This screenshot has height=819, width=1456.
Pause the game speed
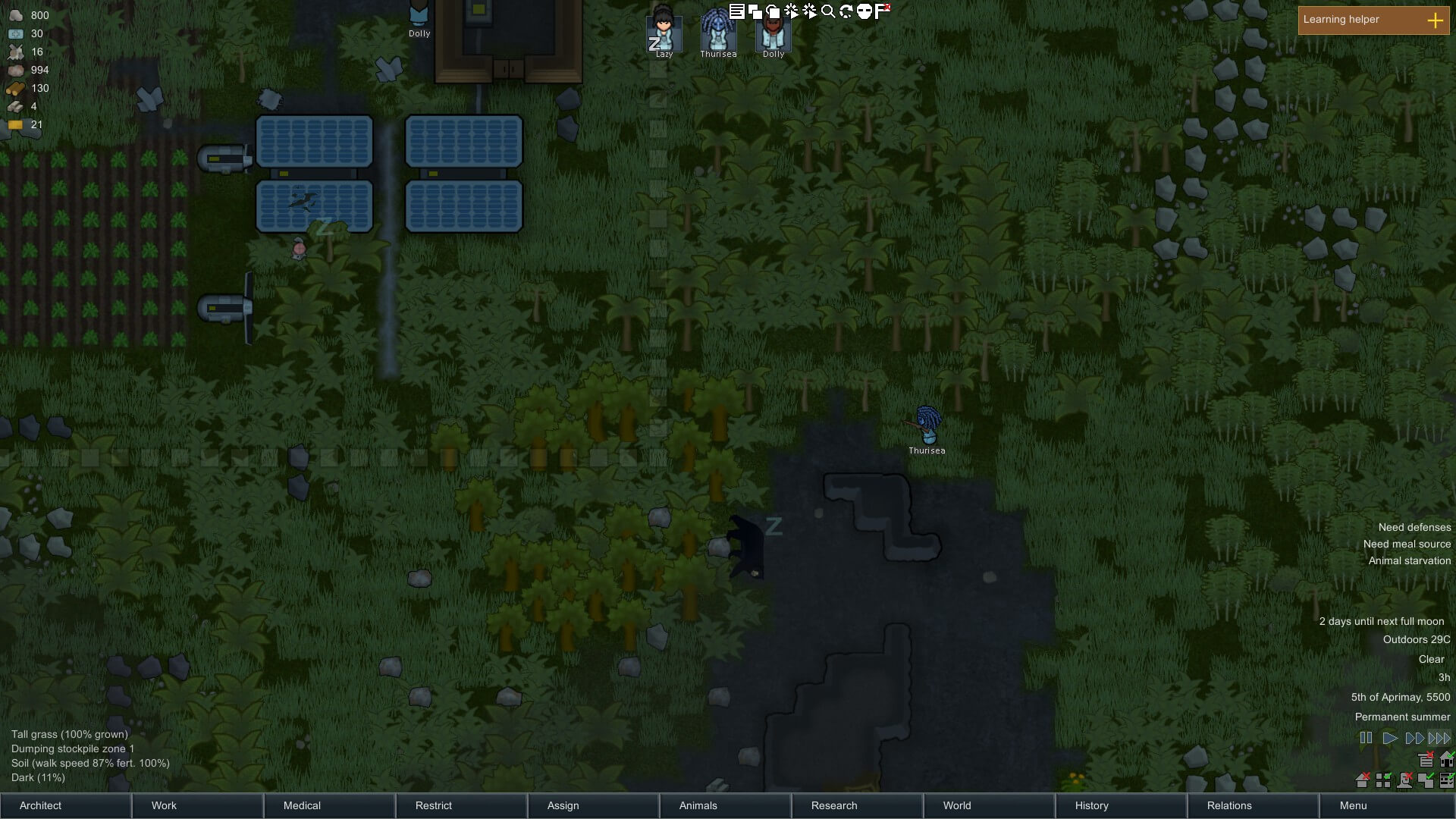pos(1366,738)
